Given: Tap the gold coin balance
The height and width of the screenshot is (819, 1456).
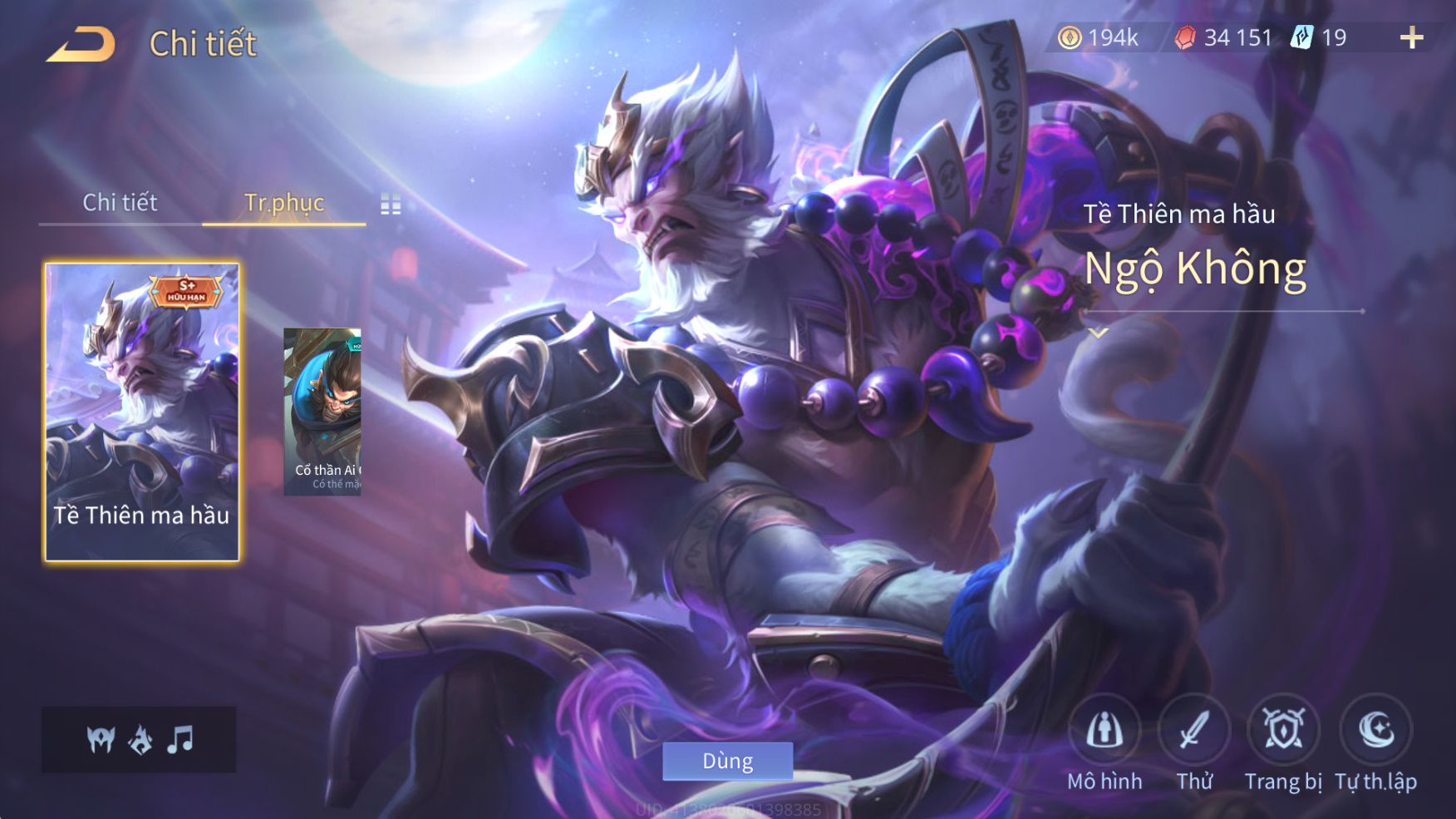Looking at the screenshot, I should pyautogui.click(x=1098, y=37).
